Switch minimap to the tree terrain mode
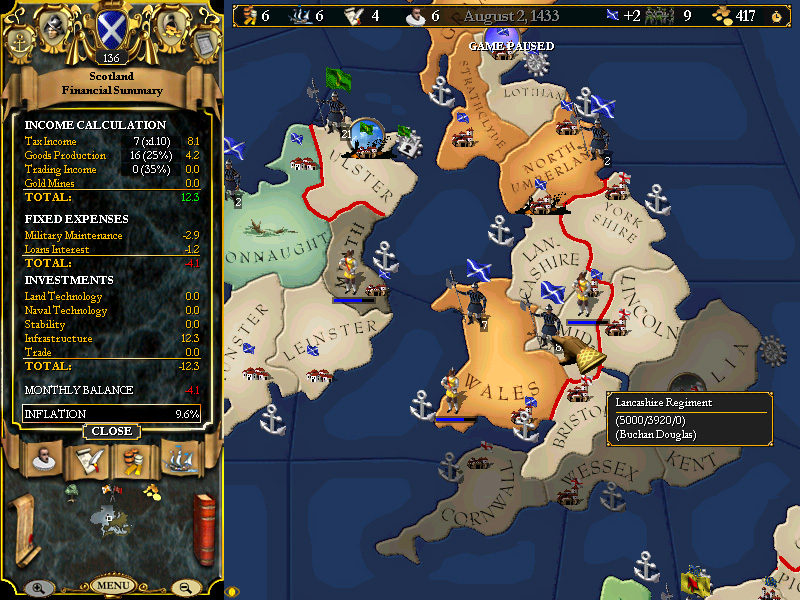 point(72,491)
